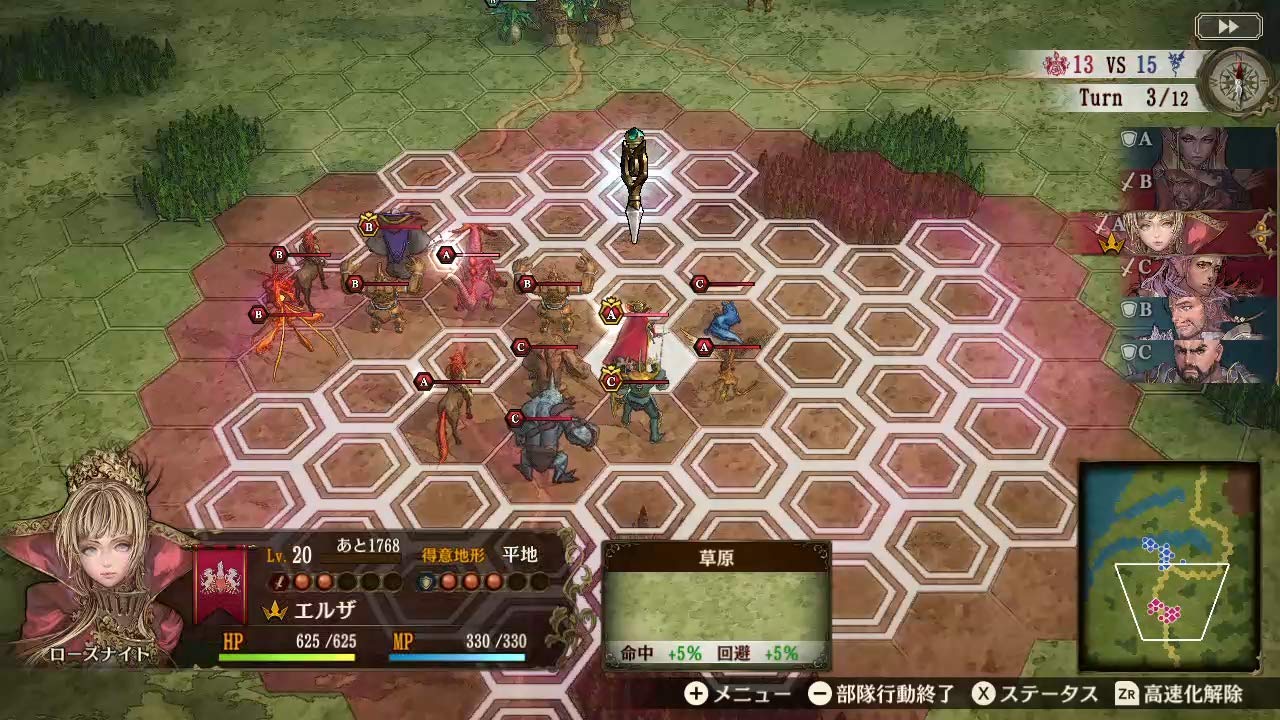Toggle the fast-forward playback control
The image size is (1280, 720).
point(1228,27)
